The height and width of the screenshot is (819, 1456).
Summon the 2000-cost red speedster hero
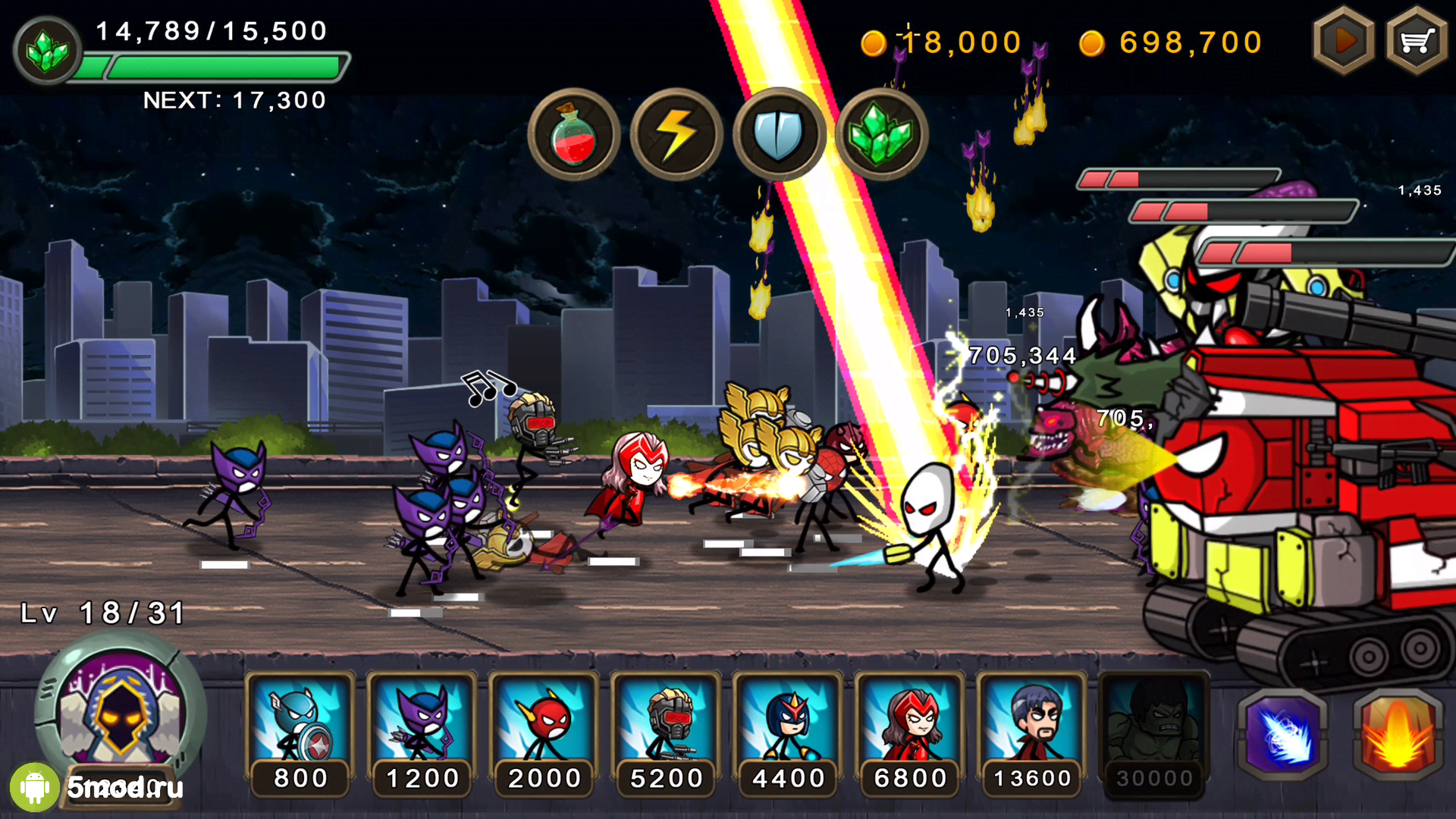tap(544, 732)
